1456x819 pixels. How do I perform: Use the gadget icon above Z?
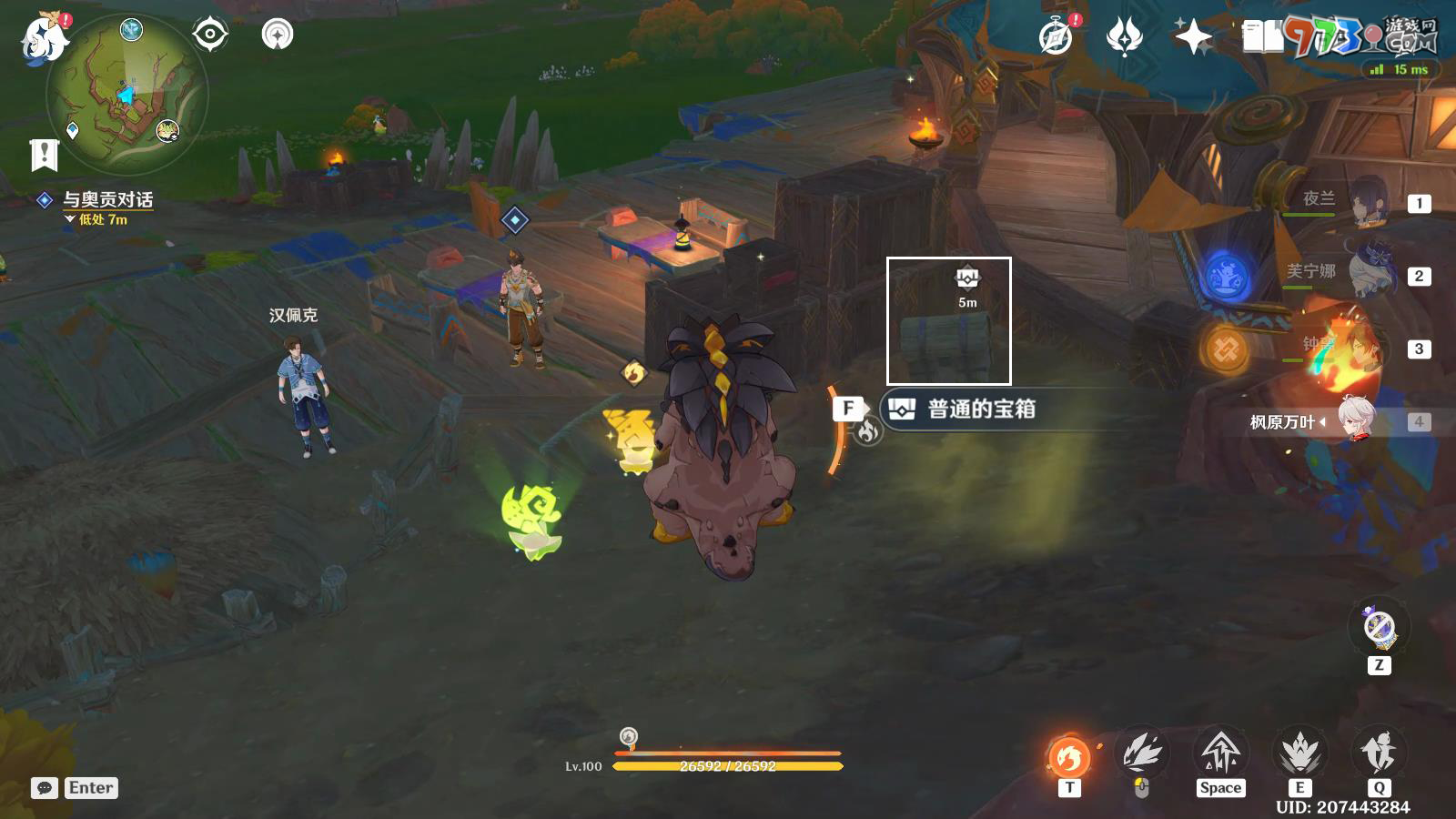click(1380, 628)
